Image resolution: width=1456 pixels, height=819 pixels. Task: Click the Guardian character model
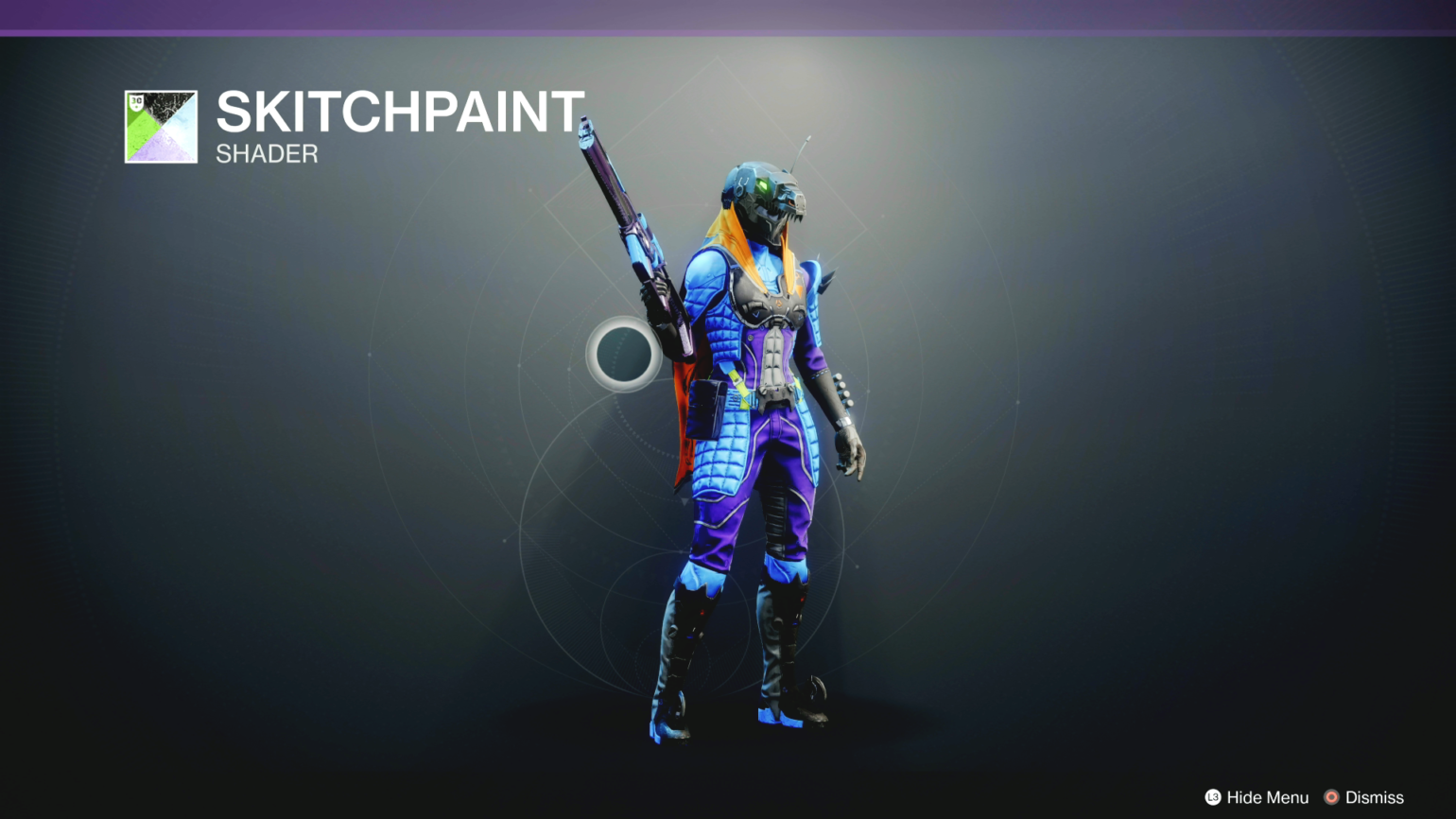click(x=756, y=426)
